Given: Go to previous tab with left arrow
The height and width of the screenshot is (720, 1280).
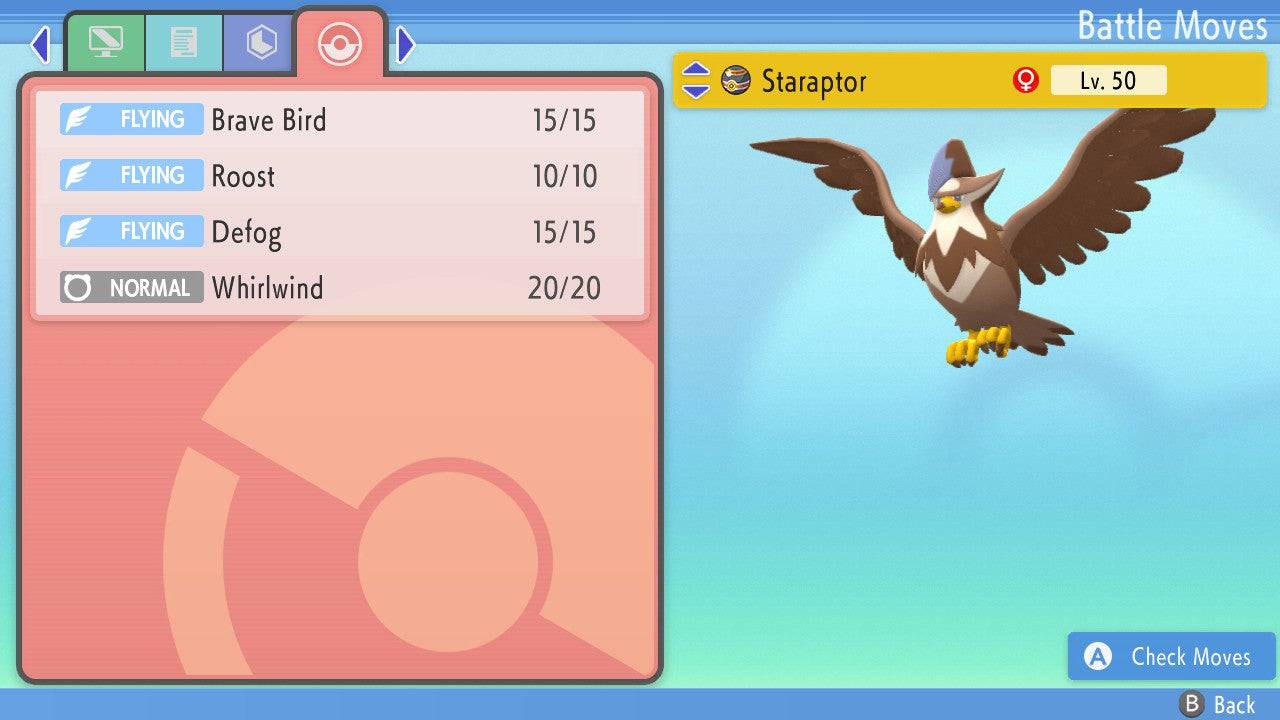Looking at the screenshot, I should click(40, 44).
